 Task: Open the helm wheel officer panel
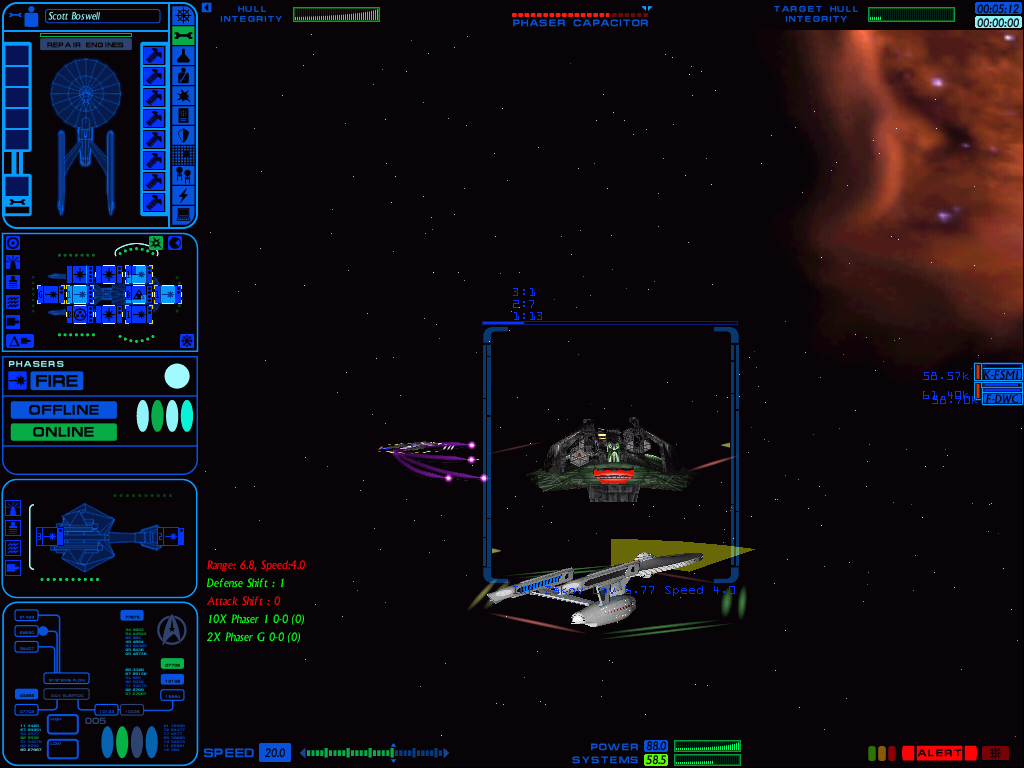pyautogui.click(x=183, y=15)
